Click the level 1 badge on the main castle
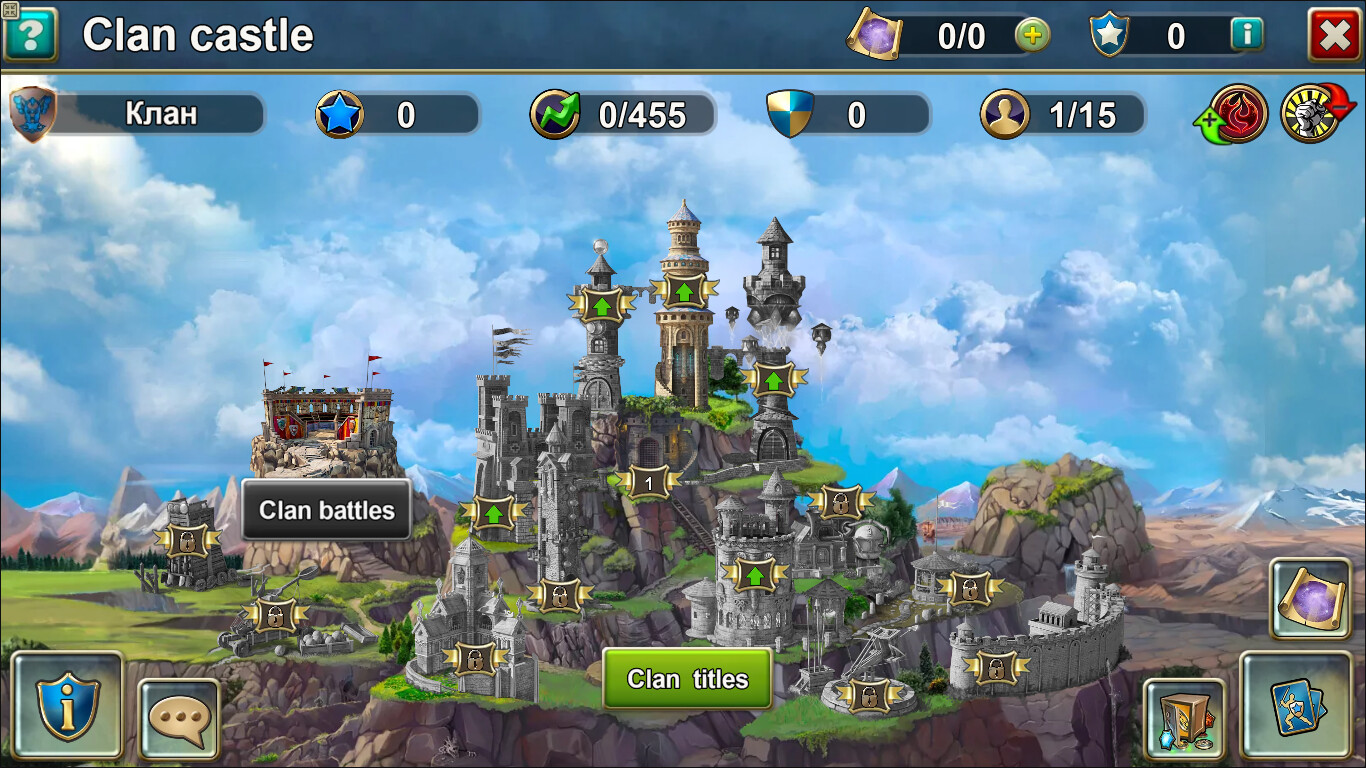 pyautogui.click(x=648, y=482)
